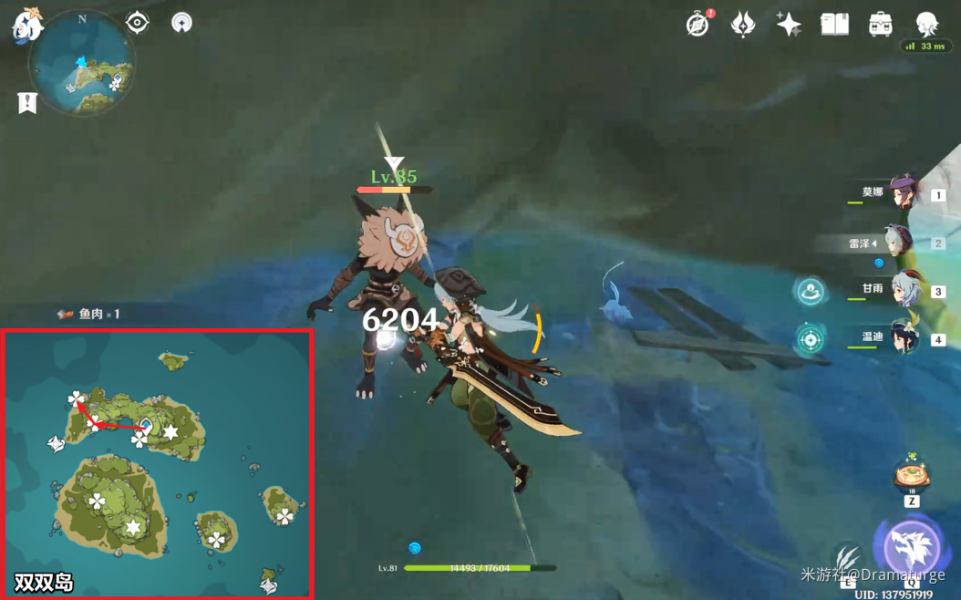Open the Events compass icon
Screen dimensions: 961x600
[x=698, y=24]
